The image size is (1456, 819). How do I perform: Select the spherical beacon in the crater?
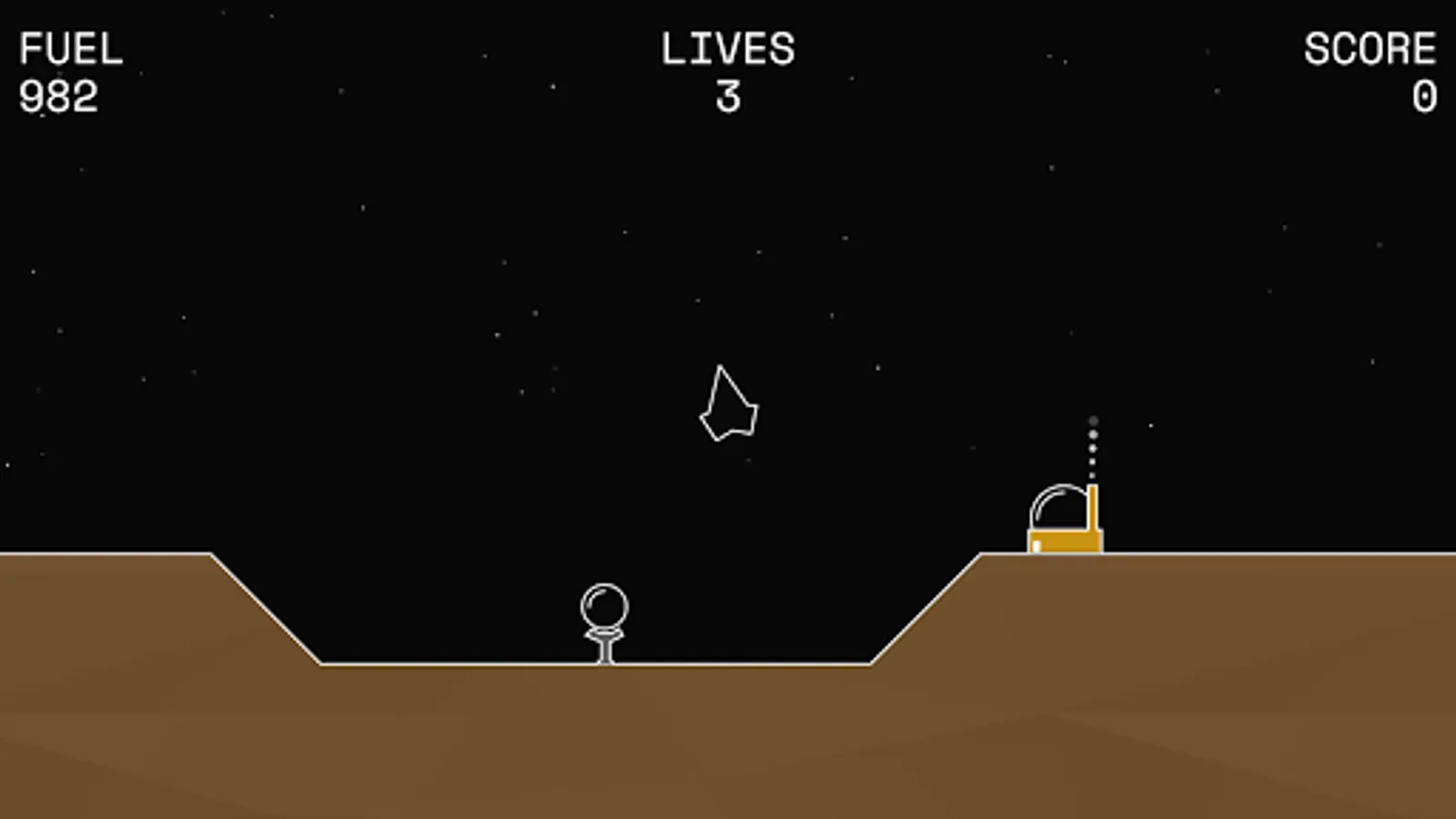coord(603,605)
